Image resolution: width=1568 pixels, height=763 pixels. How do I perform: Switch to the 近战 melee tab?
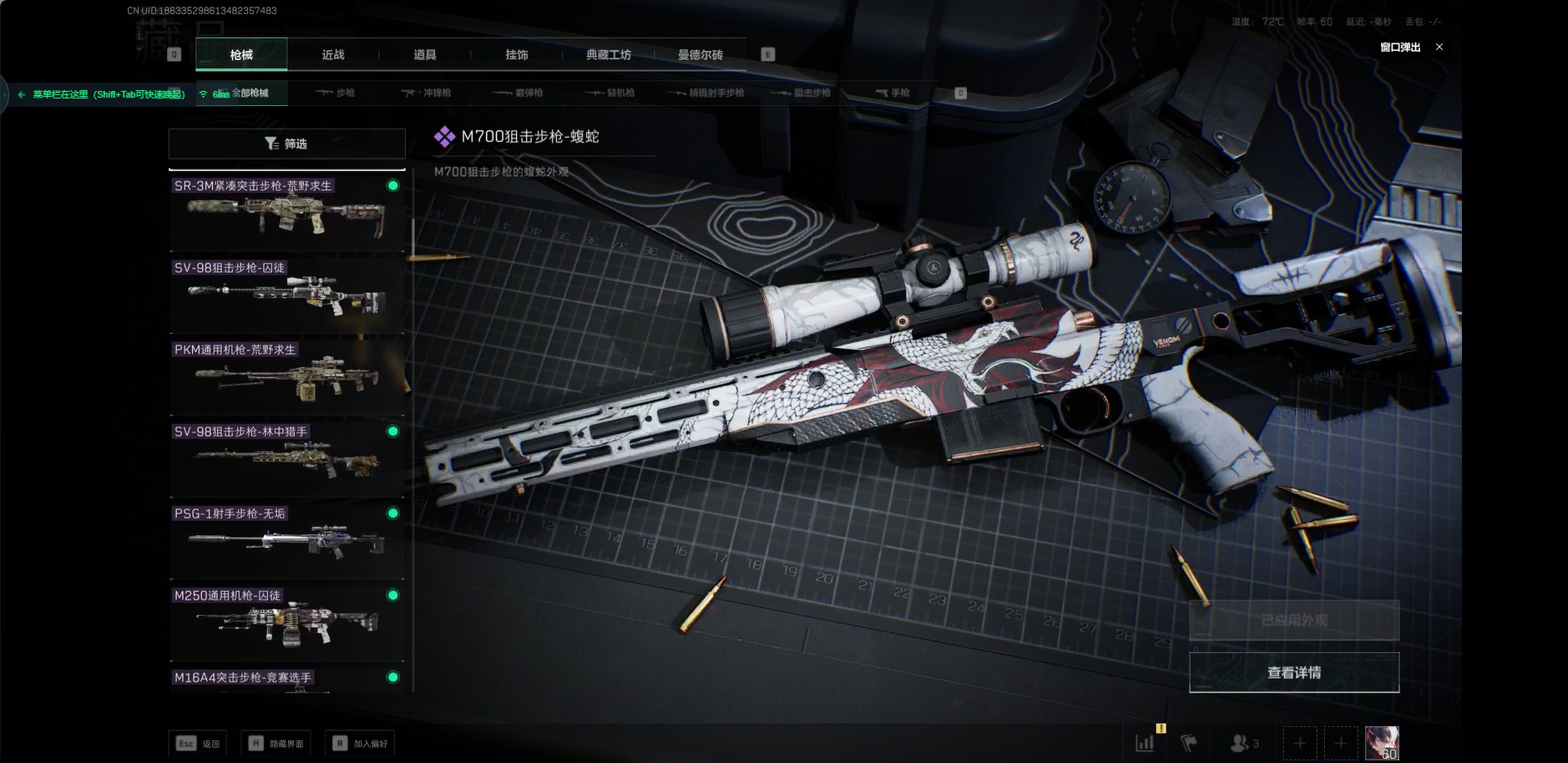333,55
